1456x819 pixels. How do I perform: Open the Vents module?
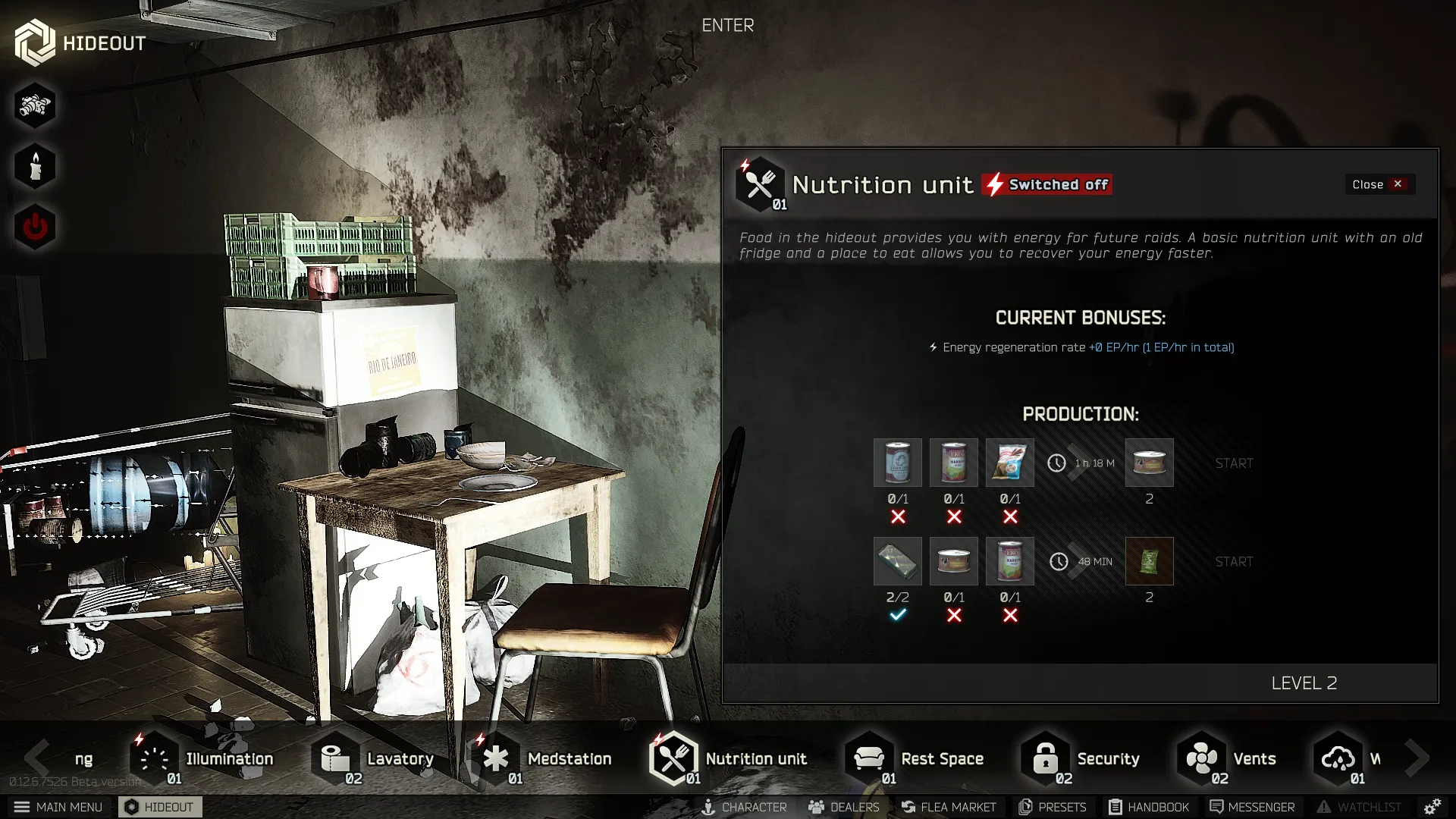pos(1202,758)
